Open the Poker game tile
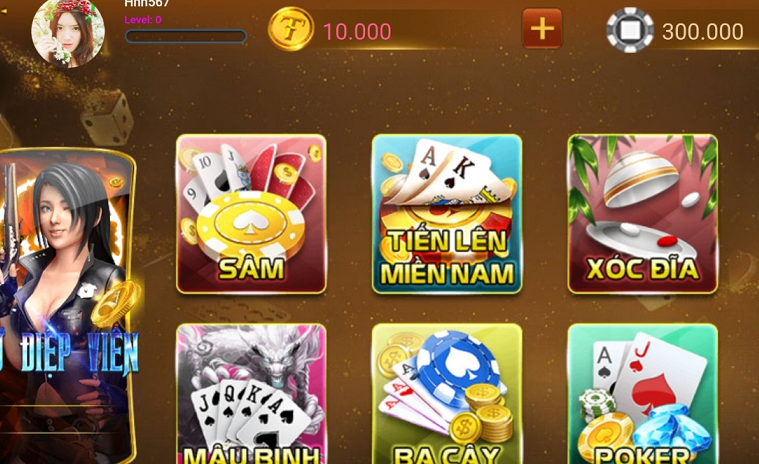Image resolution: width=759 pixels, height=464 pixels. pyautogui.click(x=642, y=395)
